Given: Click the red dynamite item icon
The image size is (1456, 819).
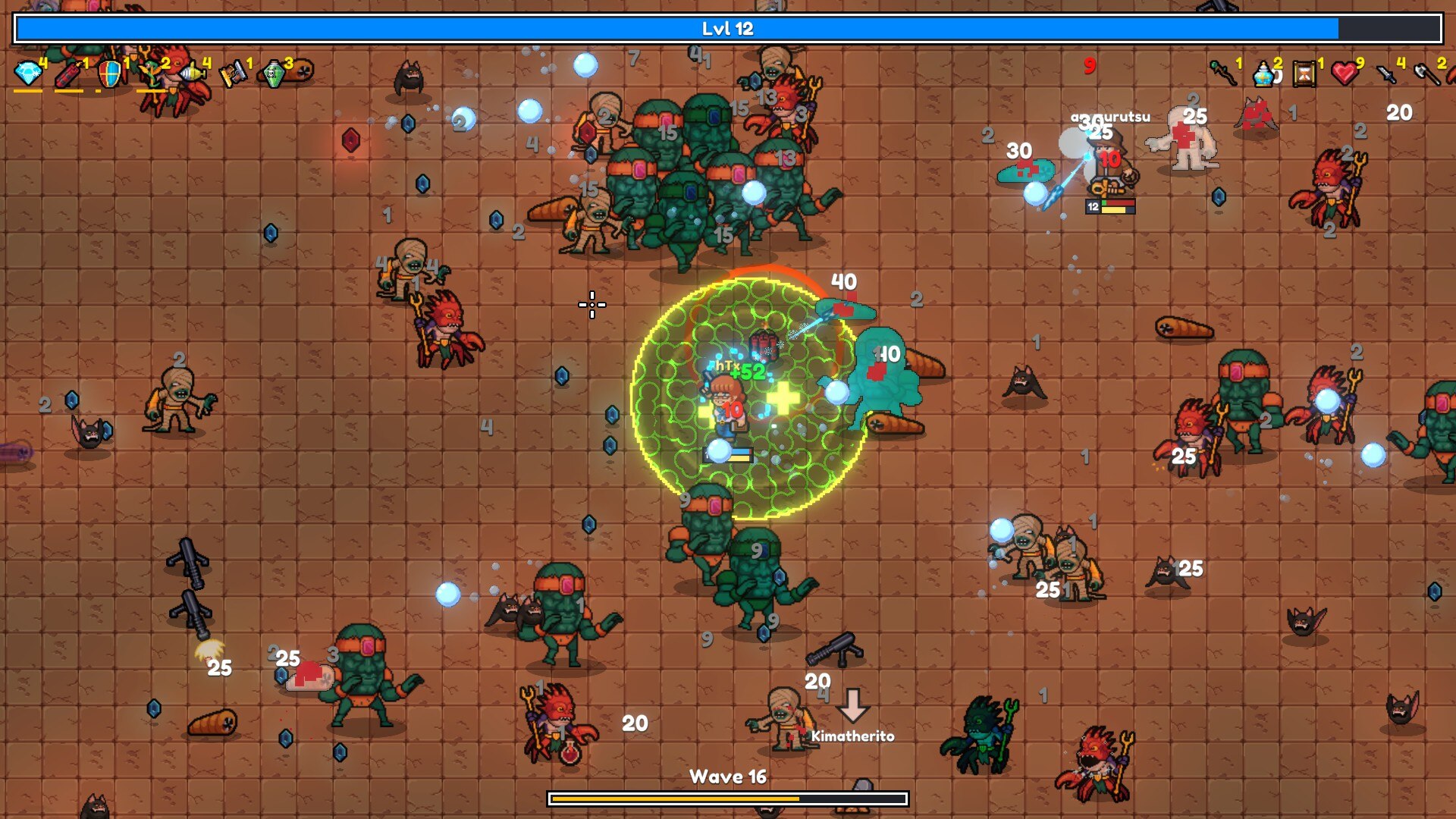Looking at the screenshot, I should coord(69,74).
